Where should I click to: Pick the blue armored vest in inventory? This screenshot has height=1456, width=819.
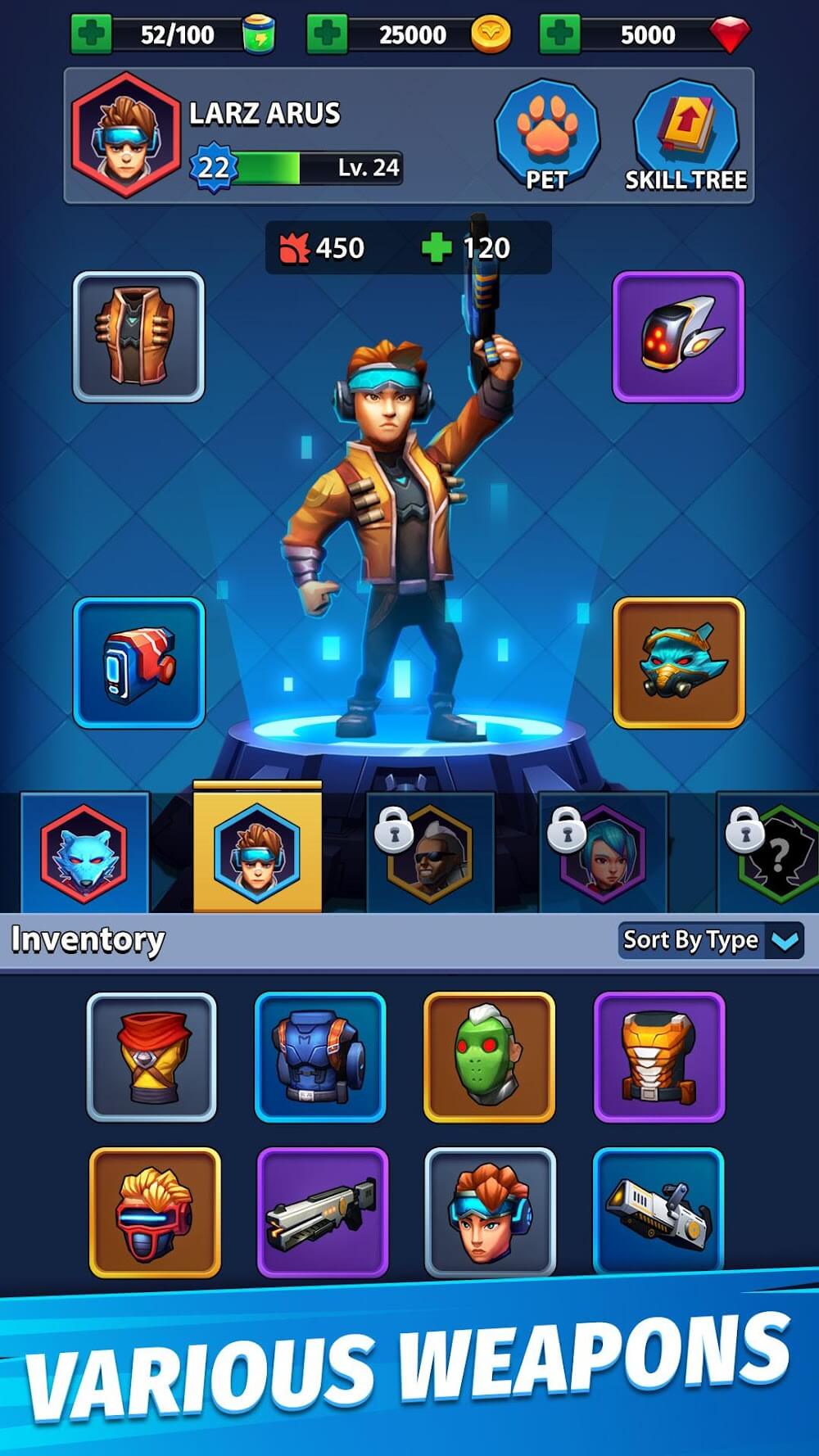click(320, 1057)
